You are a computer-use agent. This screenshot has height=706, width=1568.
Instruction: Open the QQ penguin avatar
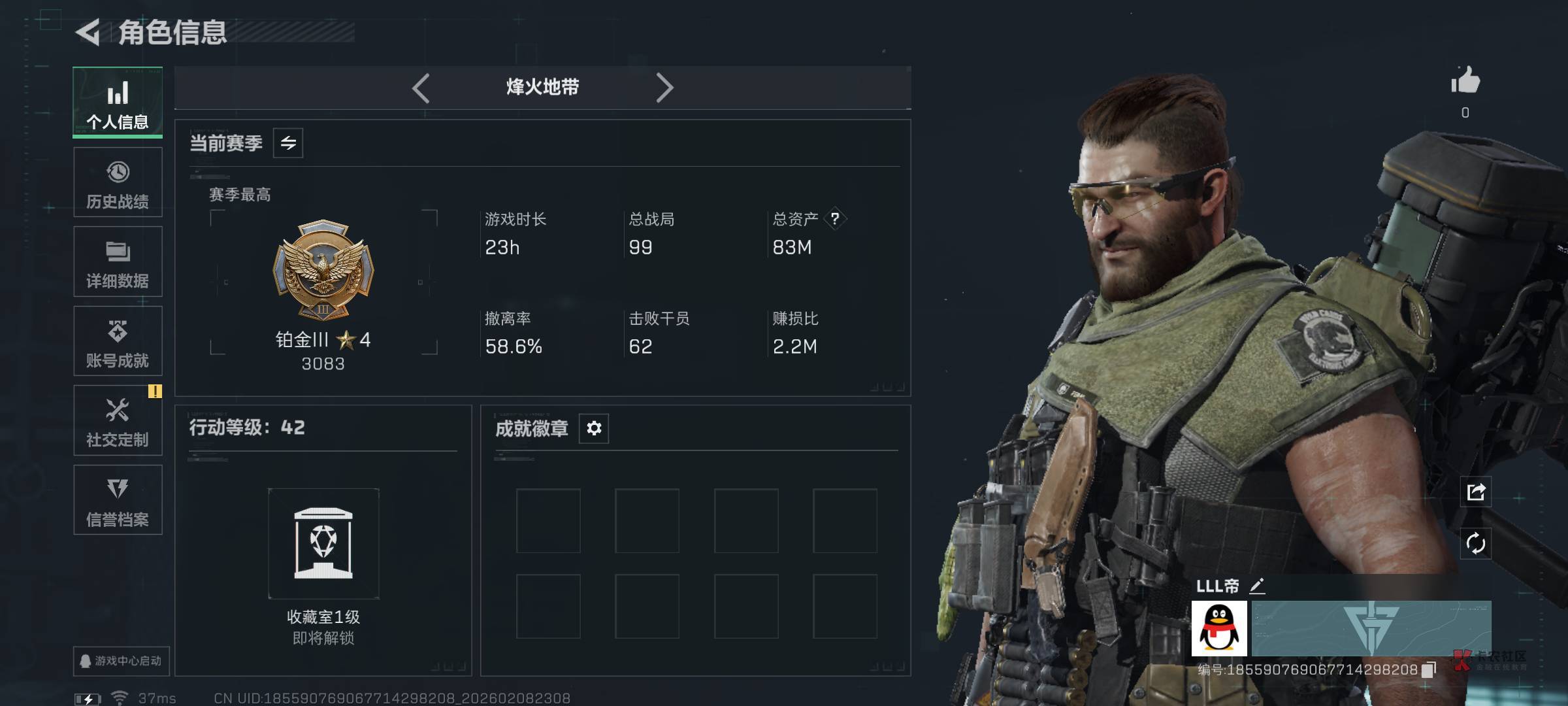click(1219, 629)
